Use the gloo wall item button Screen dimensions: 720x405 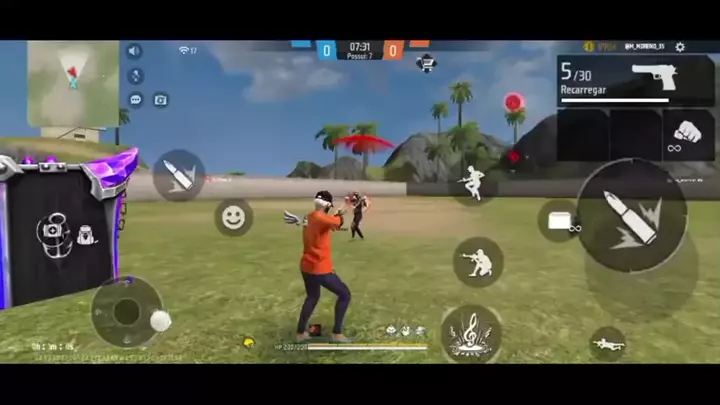pyautogui.click(x=559, y=220)
